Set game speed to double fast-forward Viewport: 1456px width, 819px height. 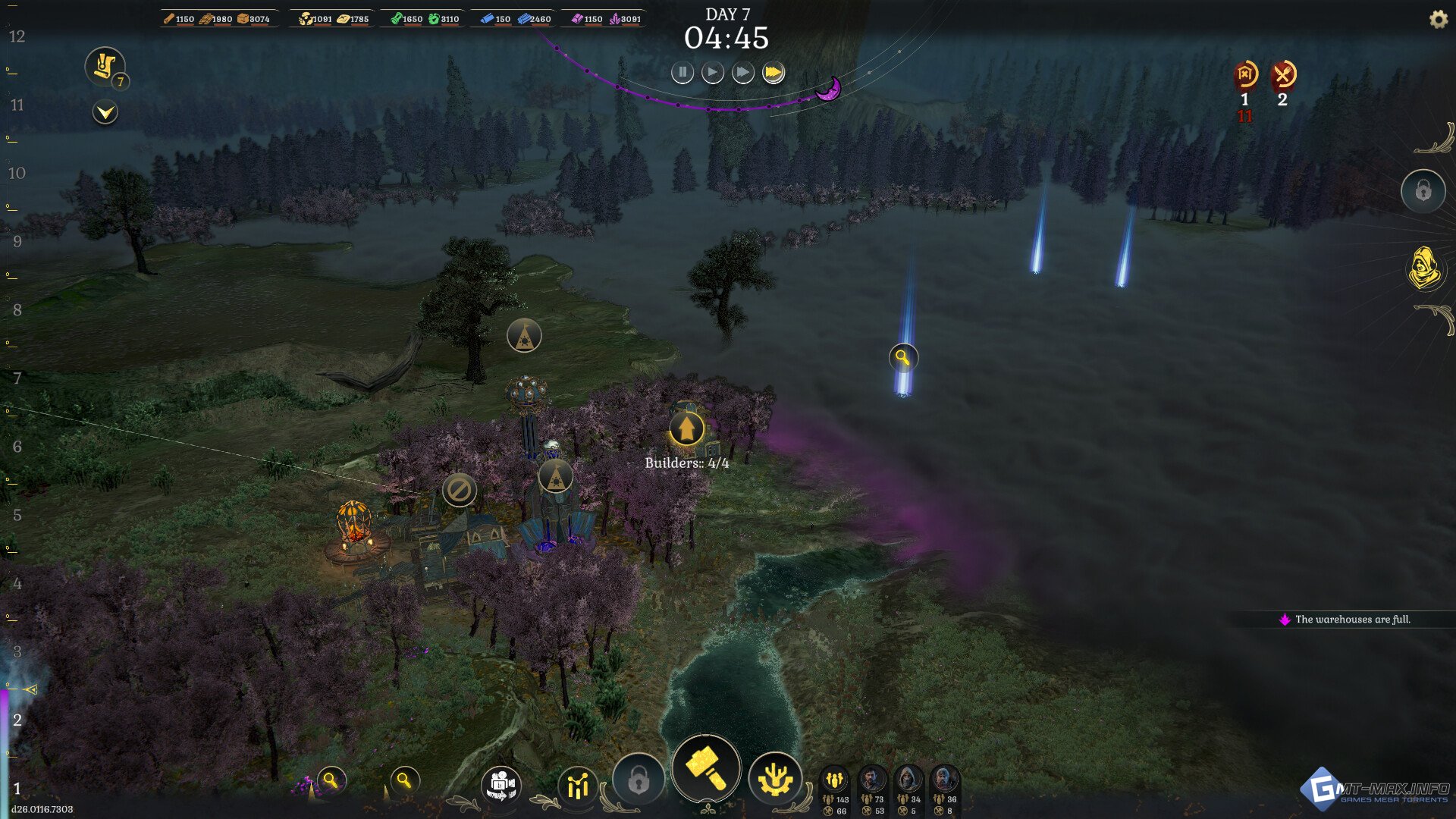pyautogui.click(x=742, y=73)
